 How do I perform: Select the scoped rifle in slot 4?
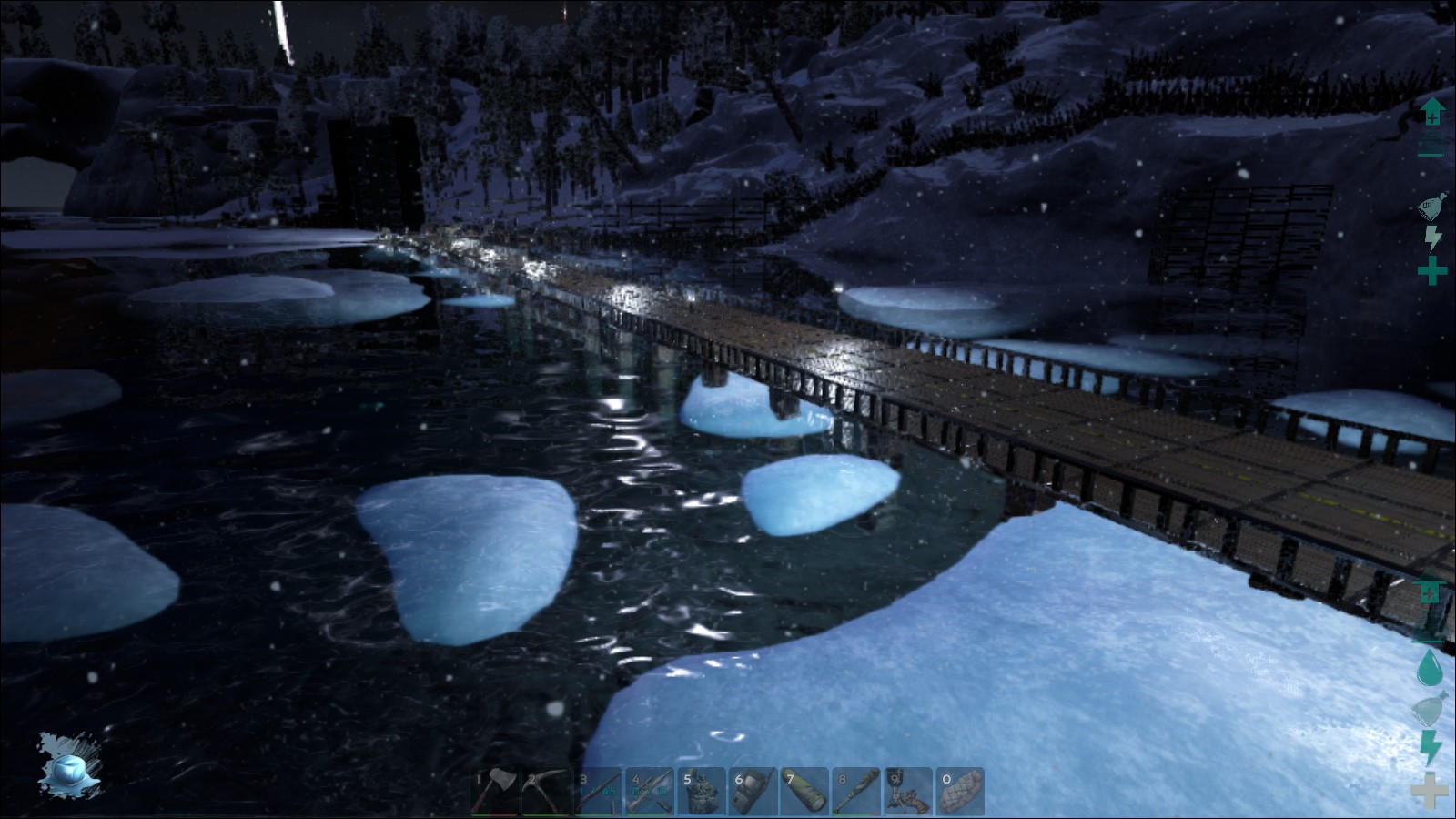[x=650, y=791]
